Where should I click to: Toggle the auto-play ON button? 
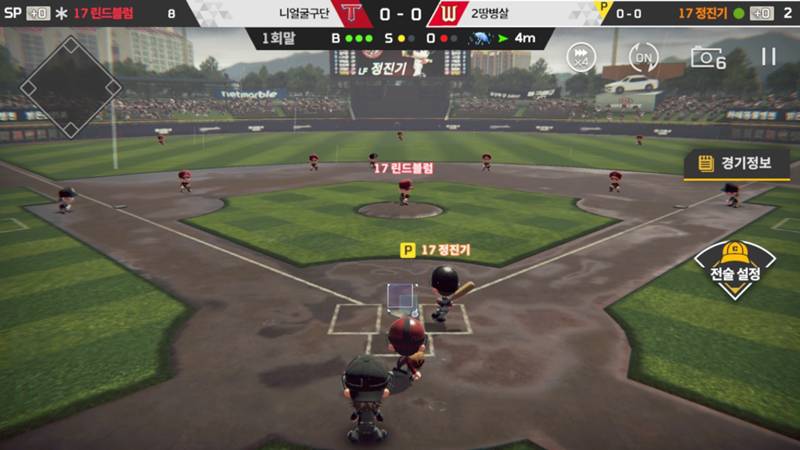(x=644, y=56)
